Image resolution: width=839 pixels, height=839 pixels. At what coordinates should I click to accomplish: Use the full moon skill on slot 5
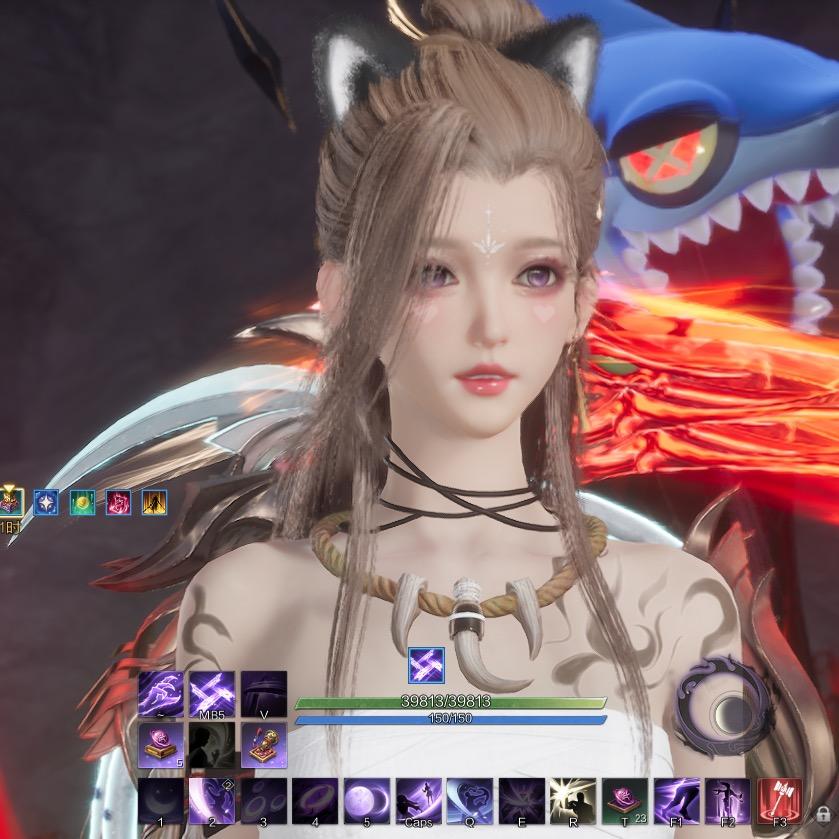(366, 801)
